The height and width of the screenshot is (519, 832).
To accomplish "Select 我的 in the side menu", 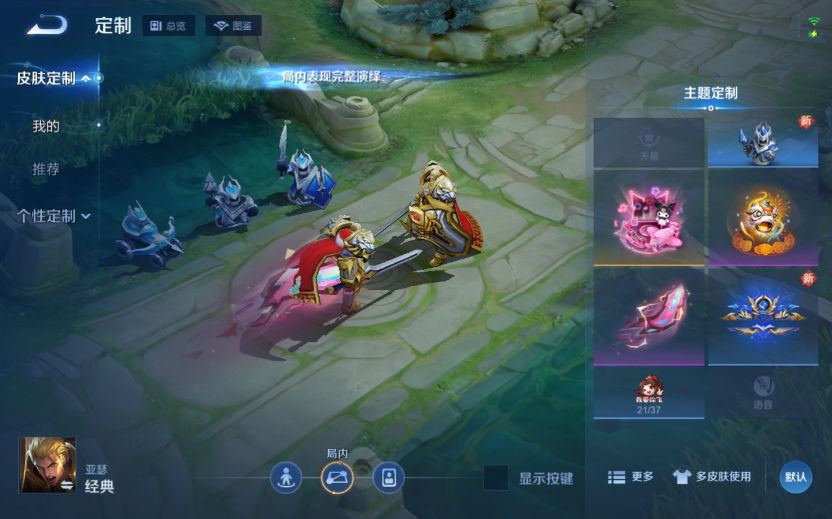I will click(46, 126).
